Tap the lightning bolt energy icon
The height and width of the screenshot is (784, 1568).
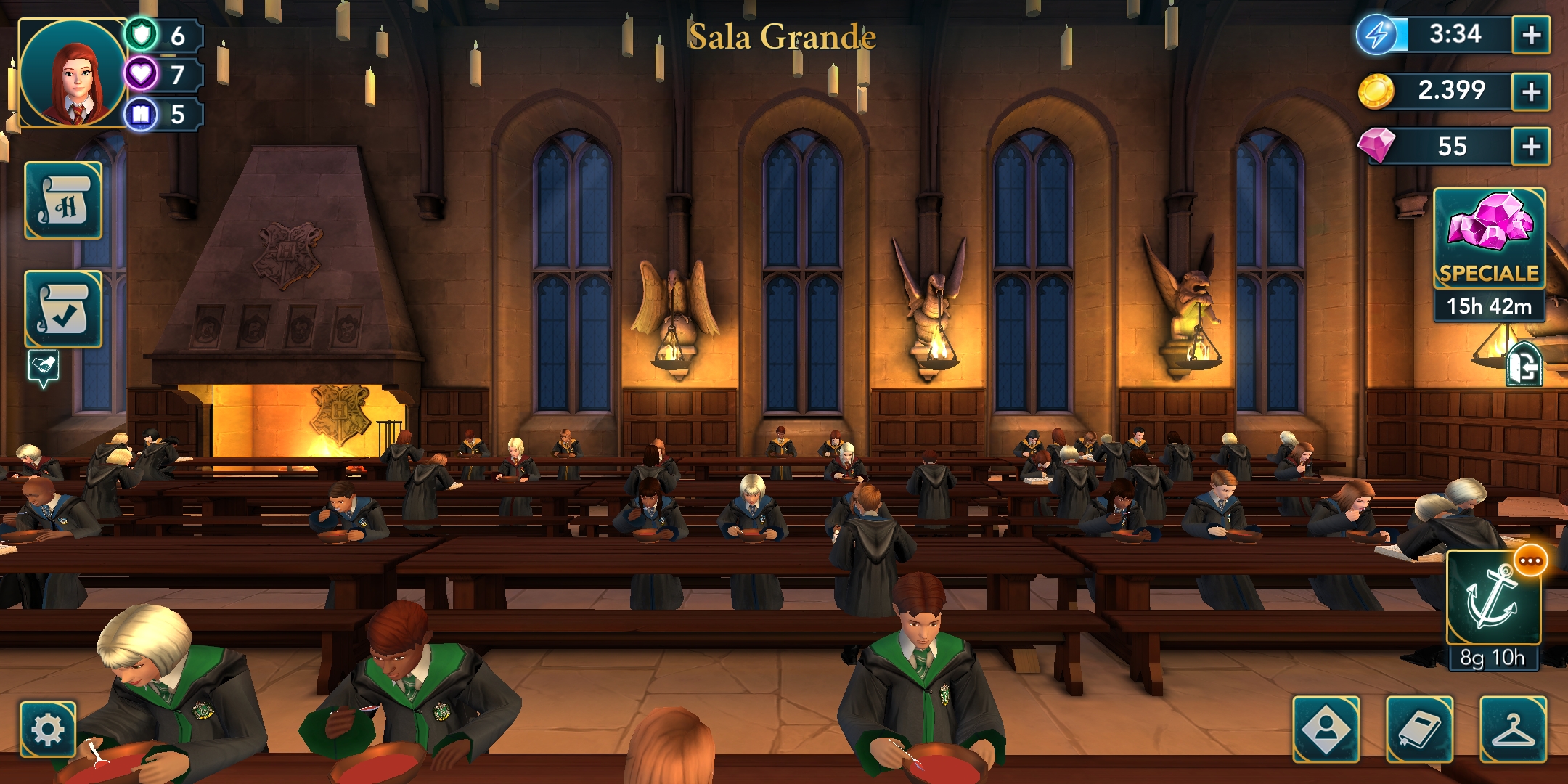coord(1376,34)
